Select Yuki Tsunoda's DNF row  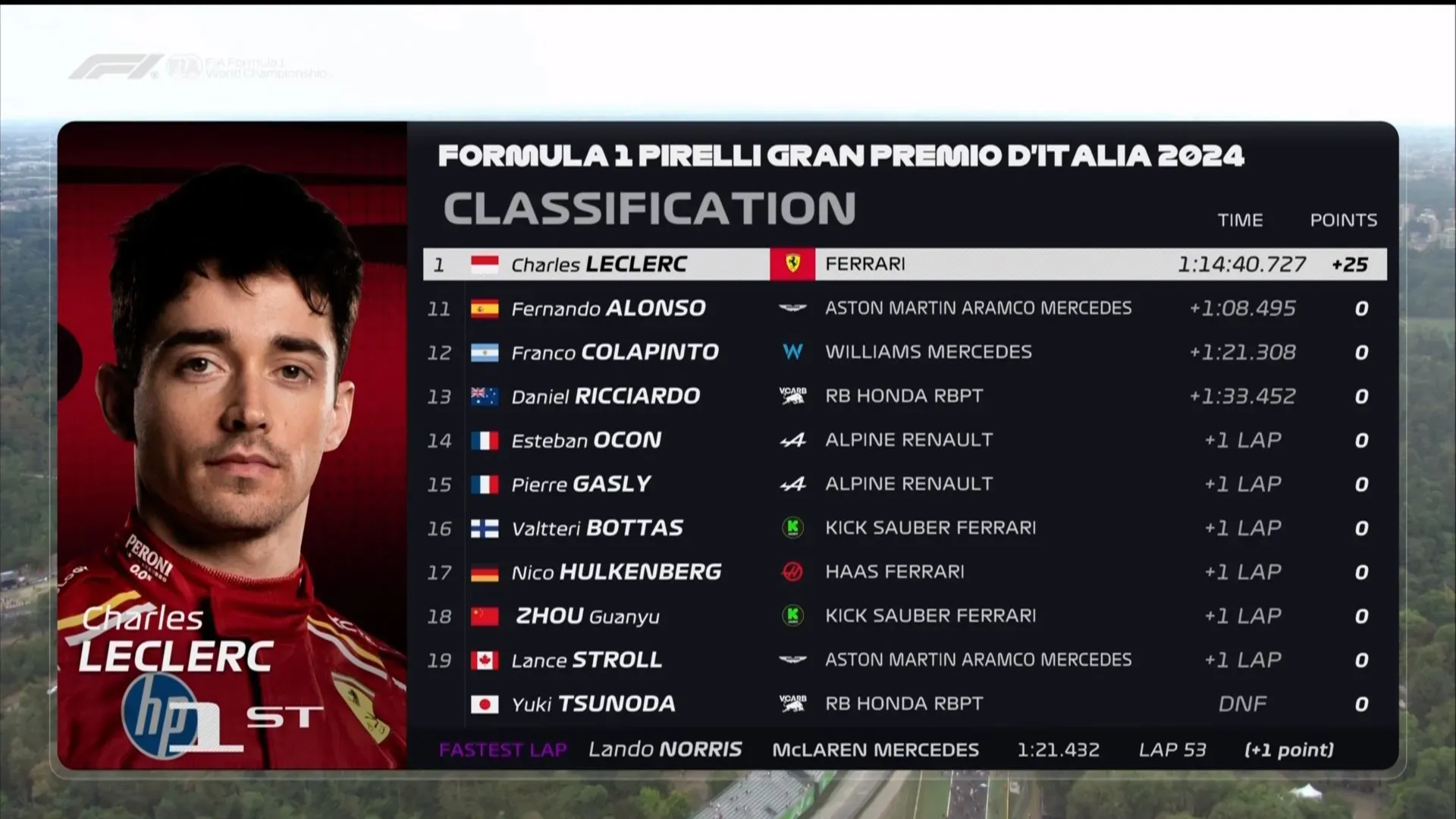902,704
